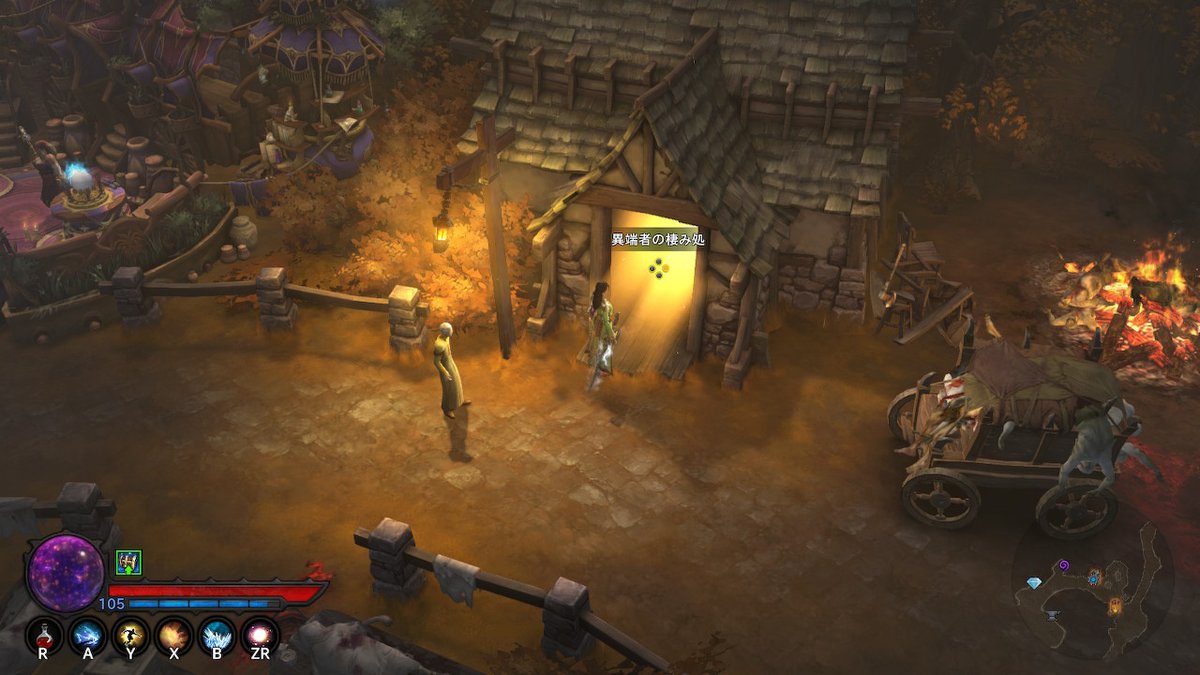Screen dimensions: 1200x675
Task: Click the orange glowing door marker on minimap
Action: coord(1115,604)
